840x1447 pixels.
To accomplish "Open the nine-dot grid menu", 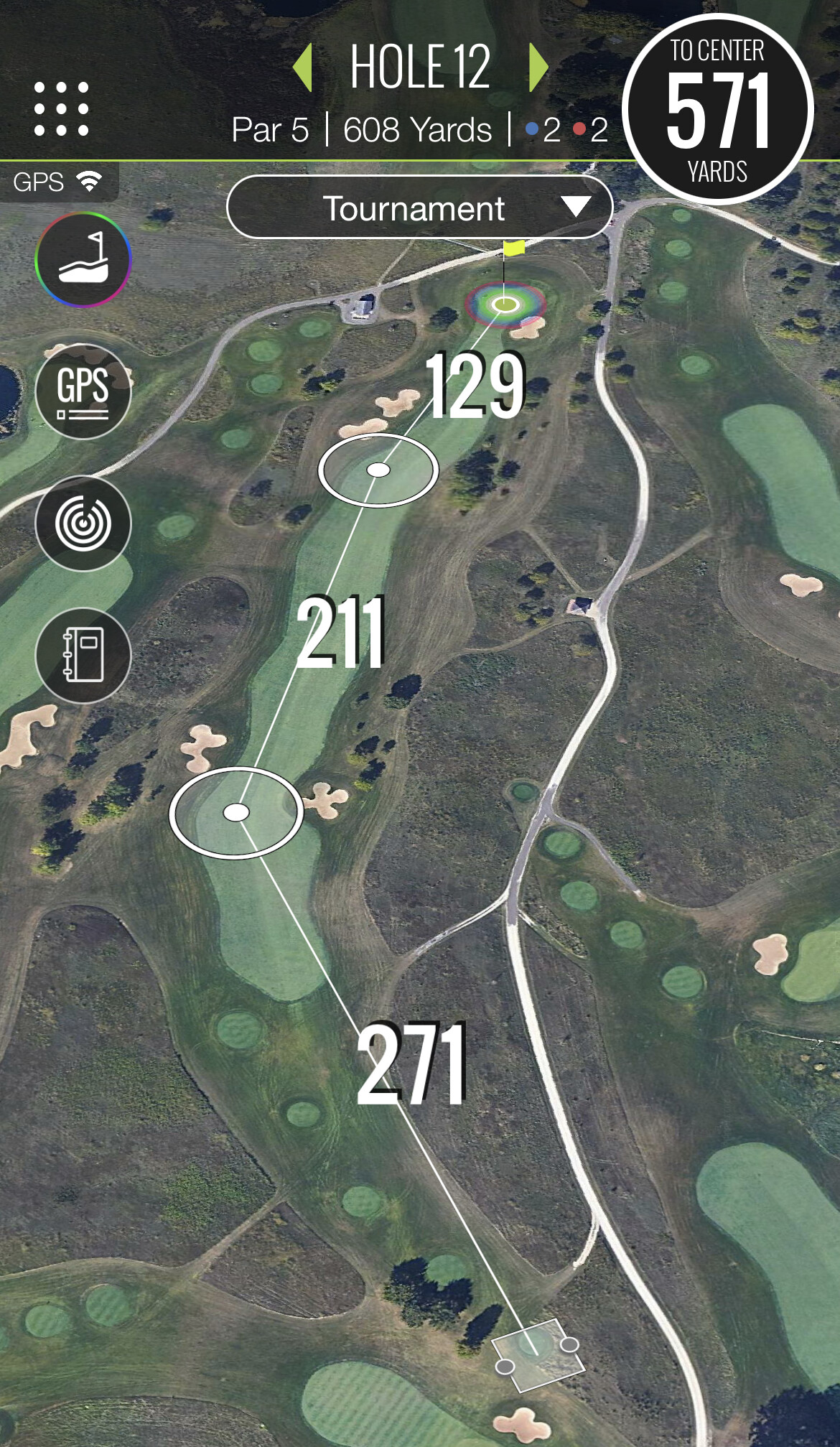I will tap(62, 109).
